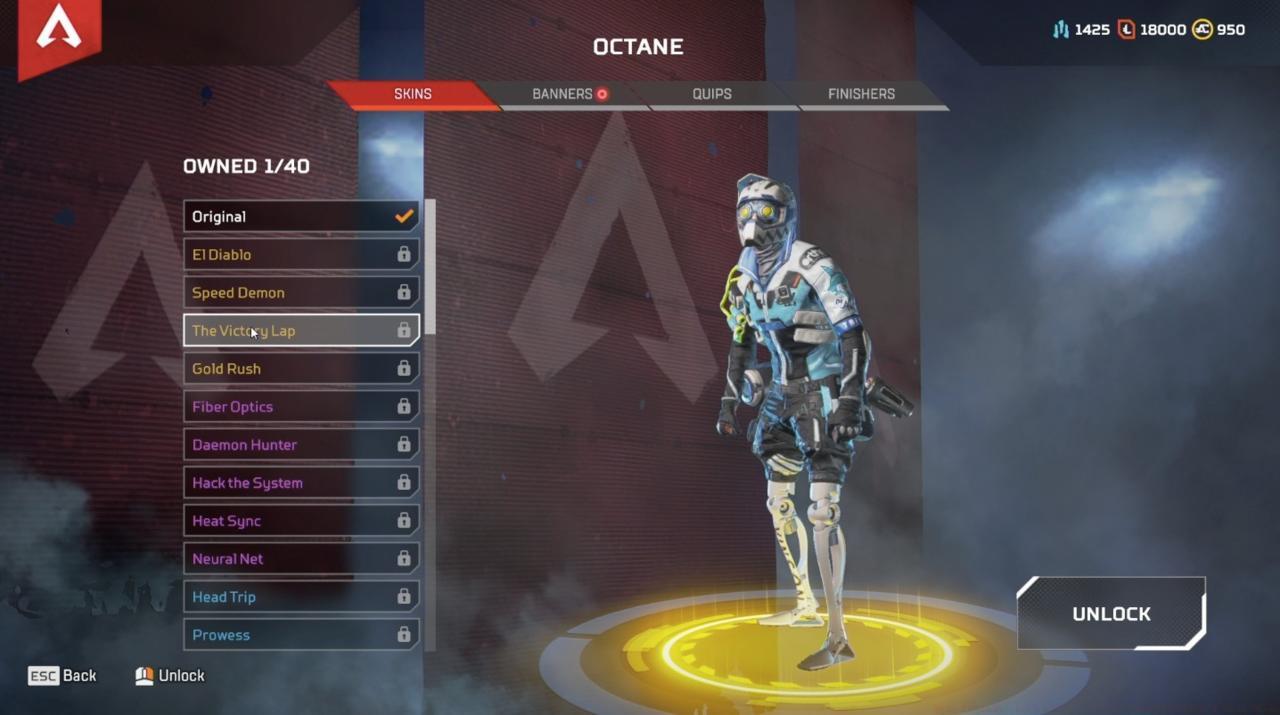The height and width of the screenshot is (715, 1280).
Task: Click the large Unlock button
Action: [1111, 614]
